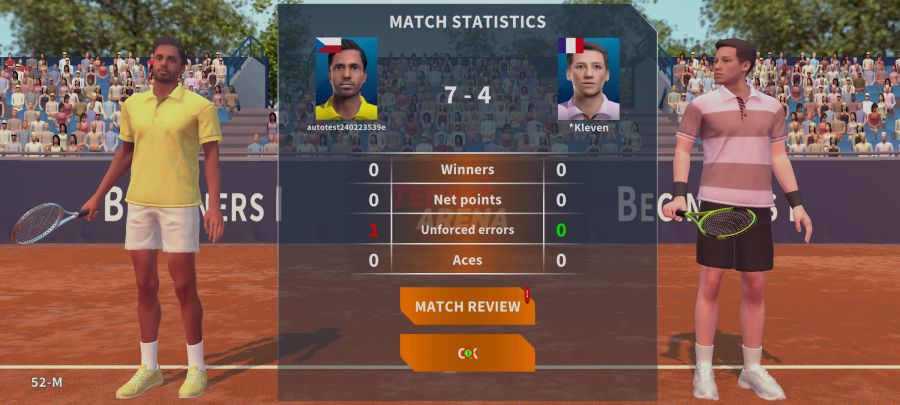Open the Match Review screen

point(467,306)
